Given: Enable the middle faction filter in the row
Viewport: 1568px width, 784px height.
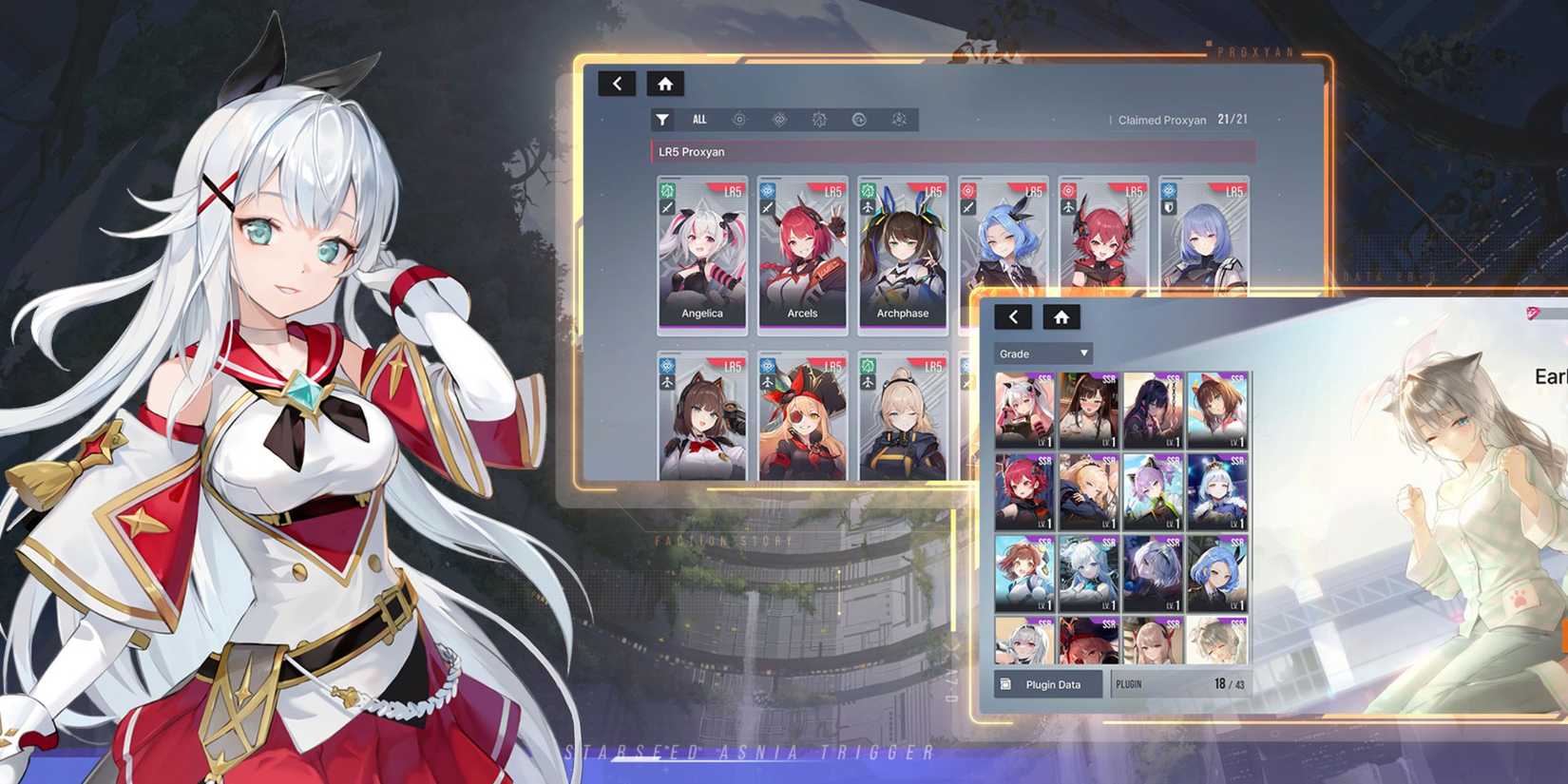Looking at the screenshot, I should tap(819, 119).
